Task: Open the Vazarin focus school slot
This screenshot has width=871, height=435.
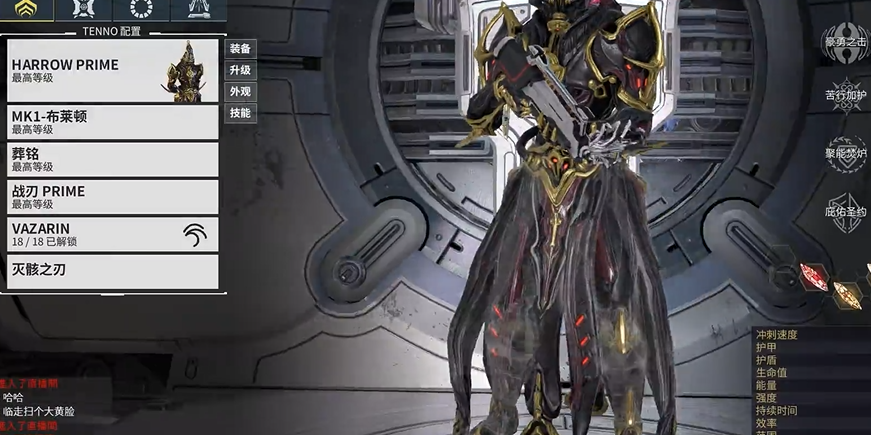Action: pyautogui.click(x=112, y=234)
